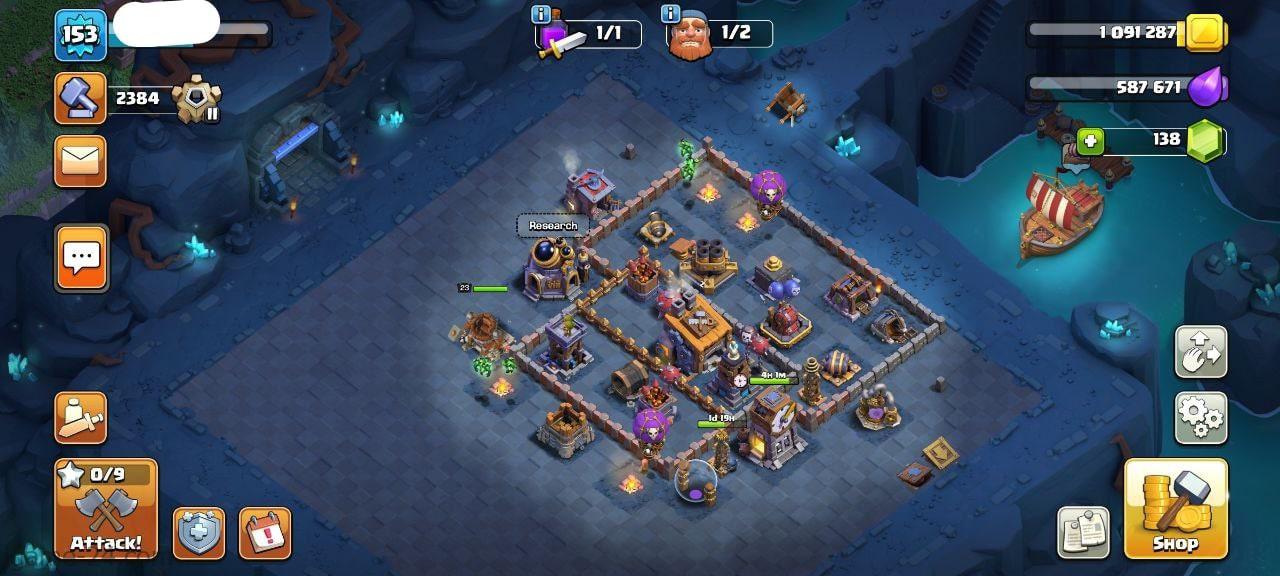Open the mail inbox envelope
The image size is (1280, 576).
pos(80,161)
